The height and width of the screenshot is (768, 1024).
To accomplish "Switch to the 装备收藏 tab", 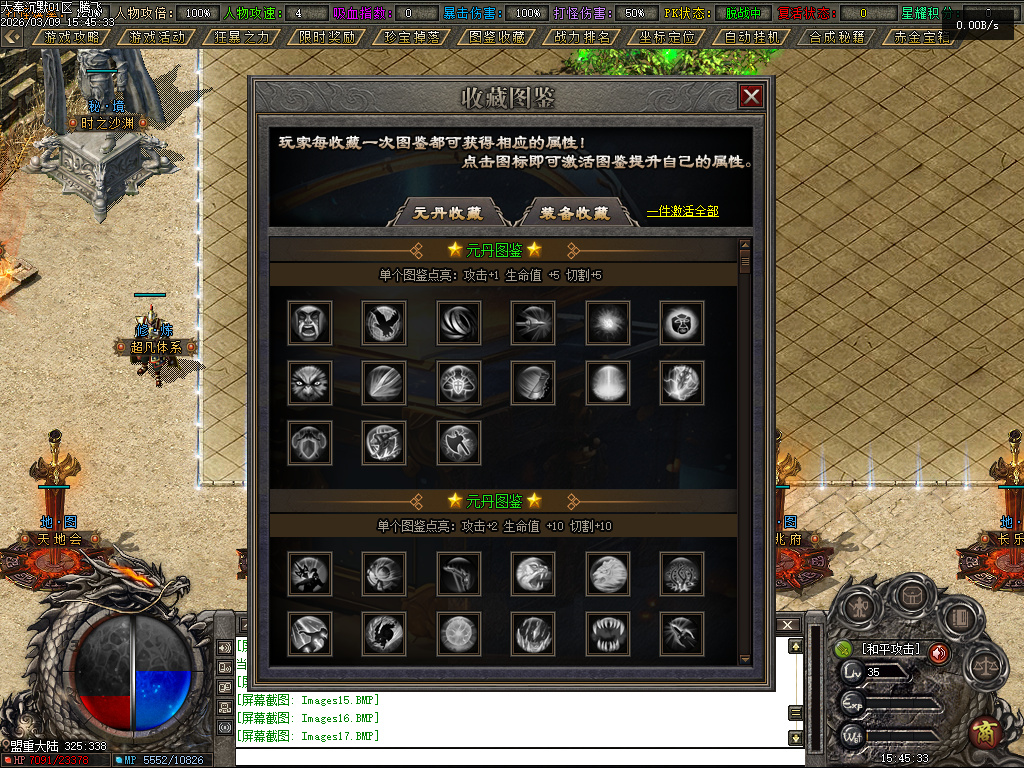I will pyautogui.click(x=575, y=213).
